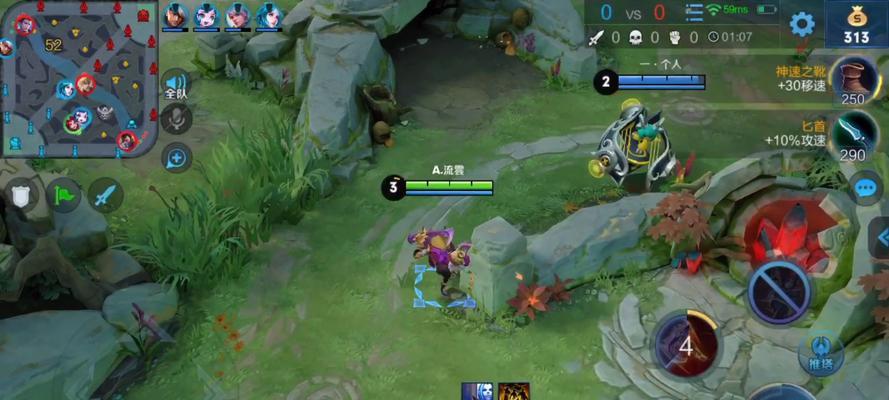Open settings with the gear icon
Viewport: 889px width, 400px height.
tap(802, 23)
